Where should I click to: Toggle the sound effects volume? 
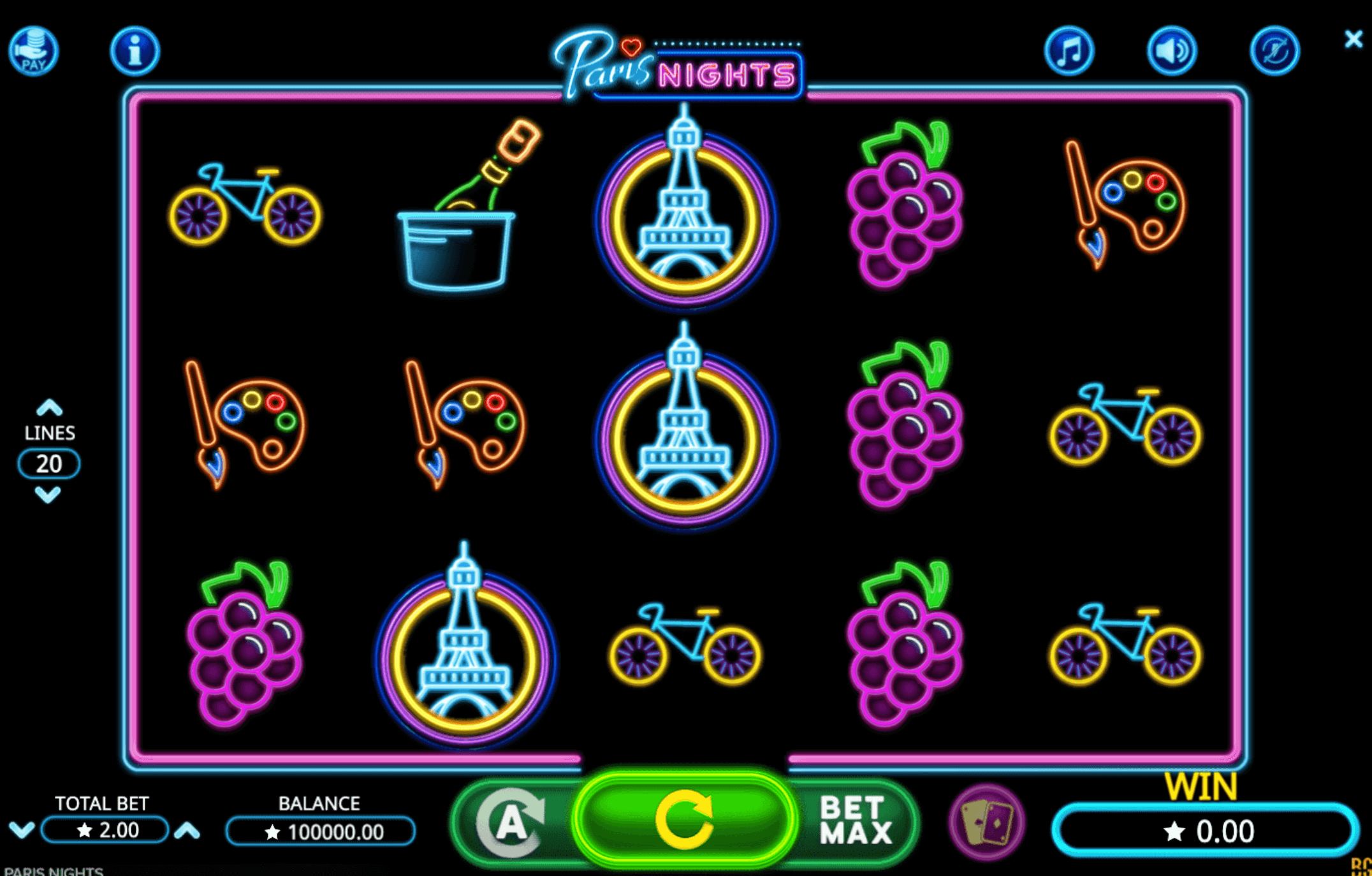pos(1172,50)
